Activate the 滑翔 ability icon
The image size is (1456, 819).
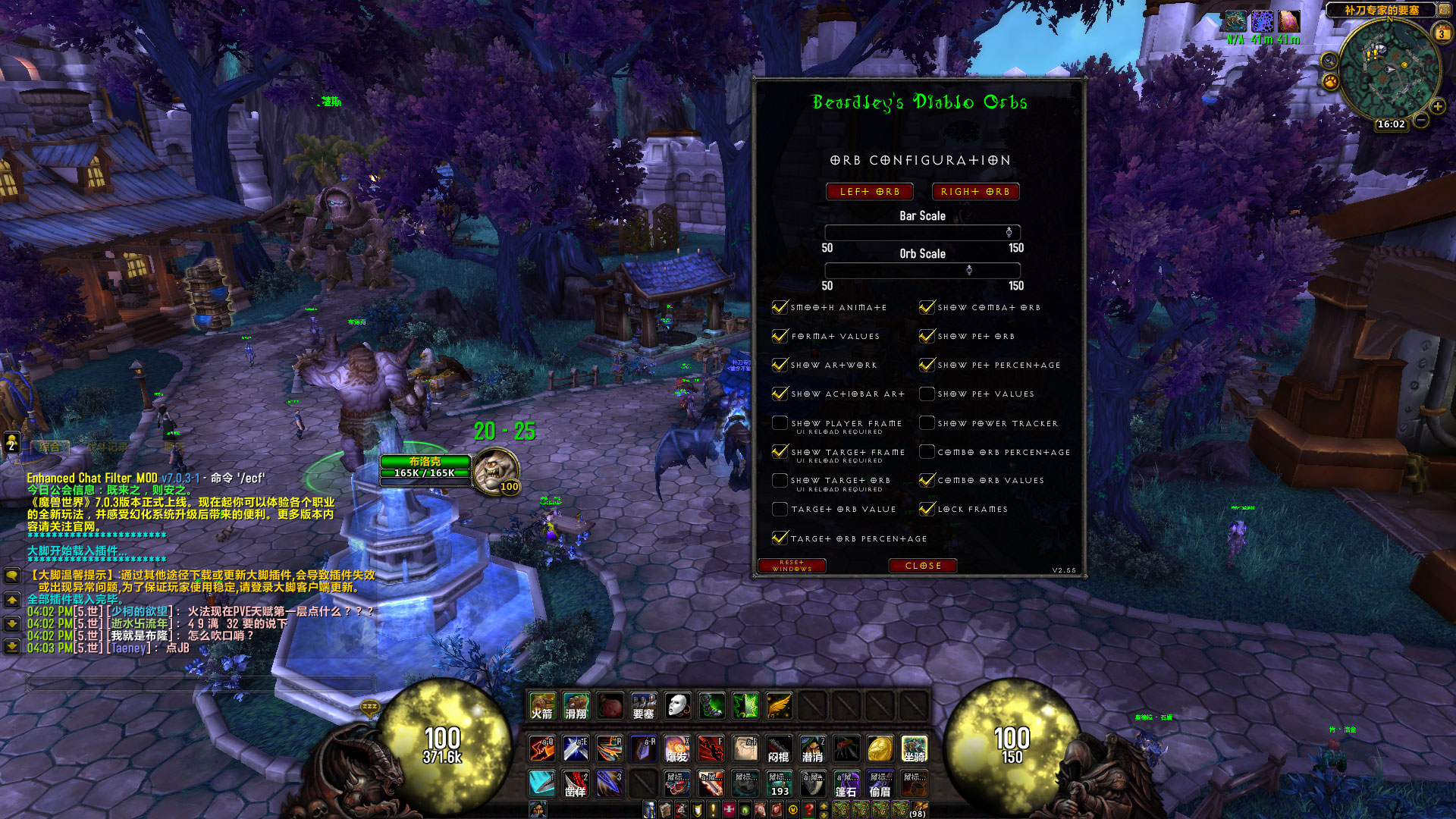(x=575, y=707)
